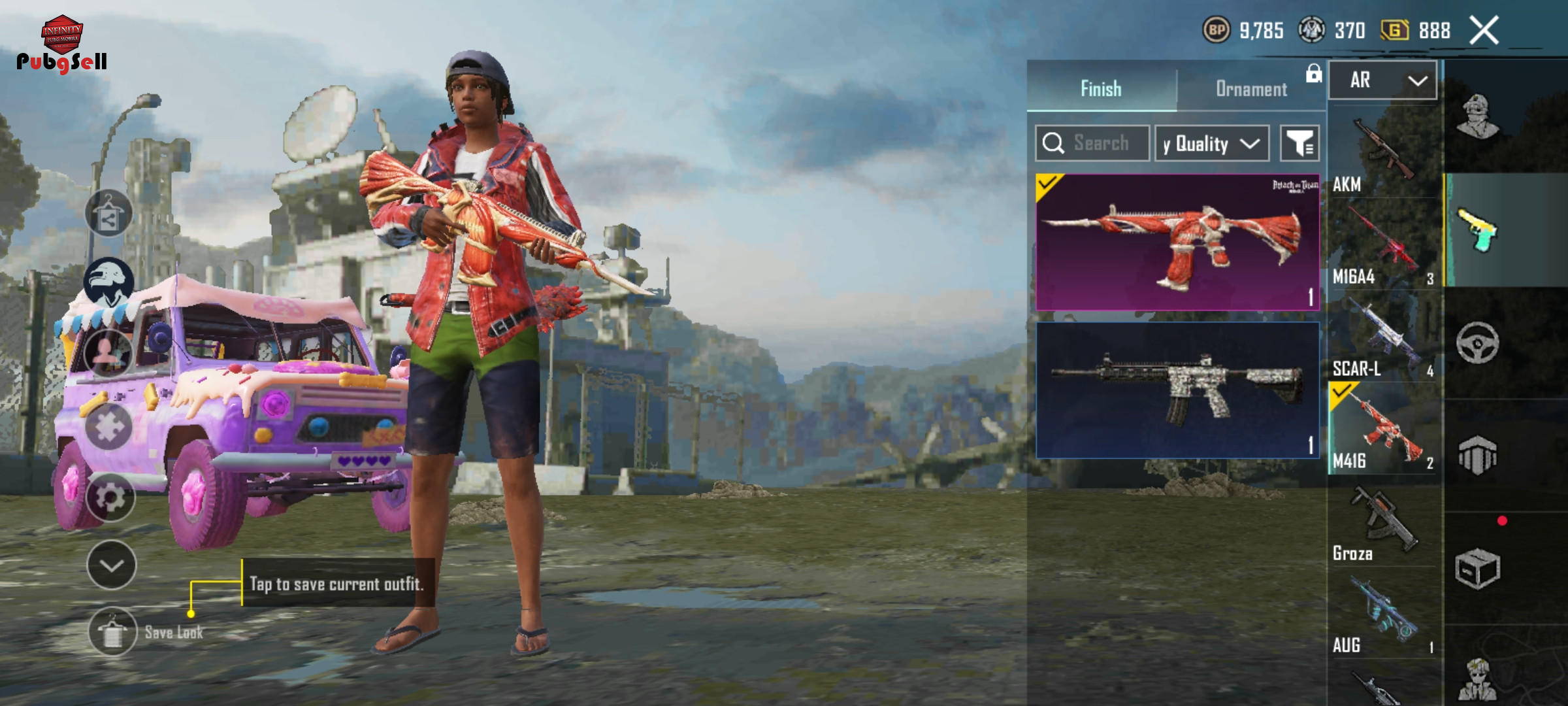Tap the Save Look button
1568x706 pixels.
pyautogui.click(x=113, y=631)
